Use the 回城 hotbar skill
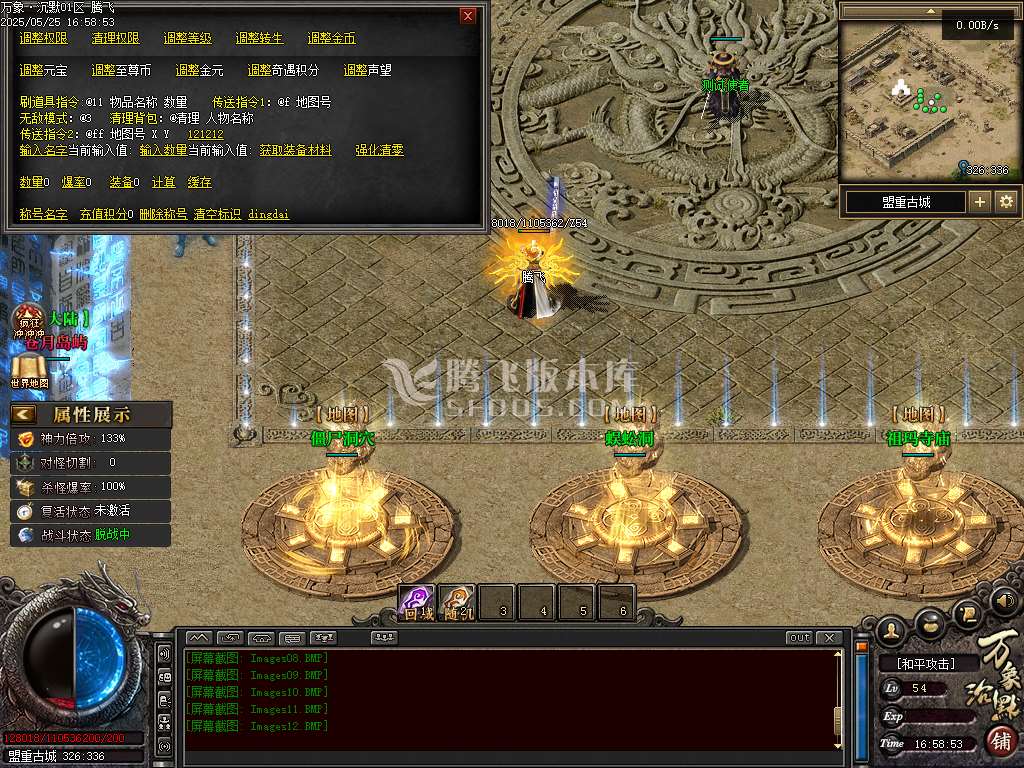The image size is (1024, 768). click(418, 603)
